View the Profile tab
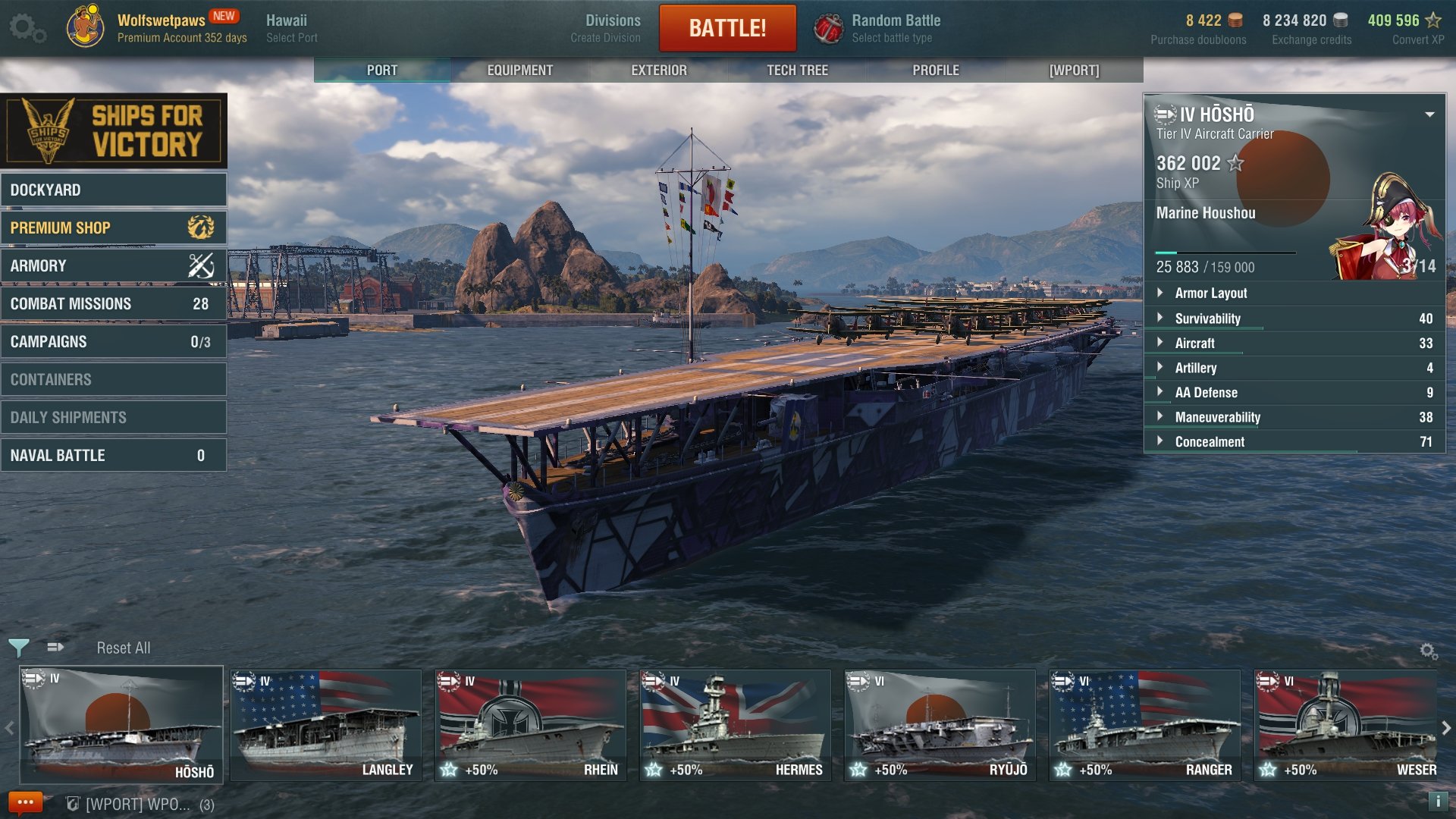 (x=936, y=70)
